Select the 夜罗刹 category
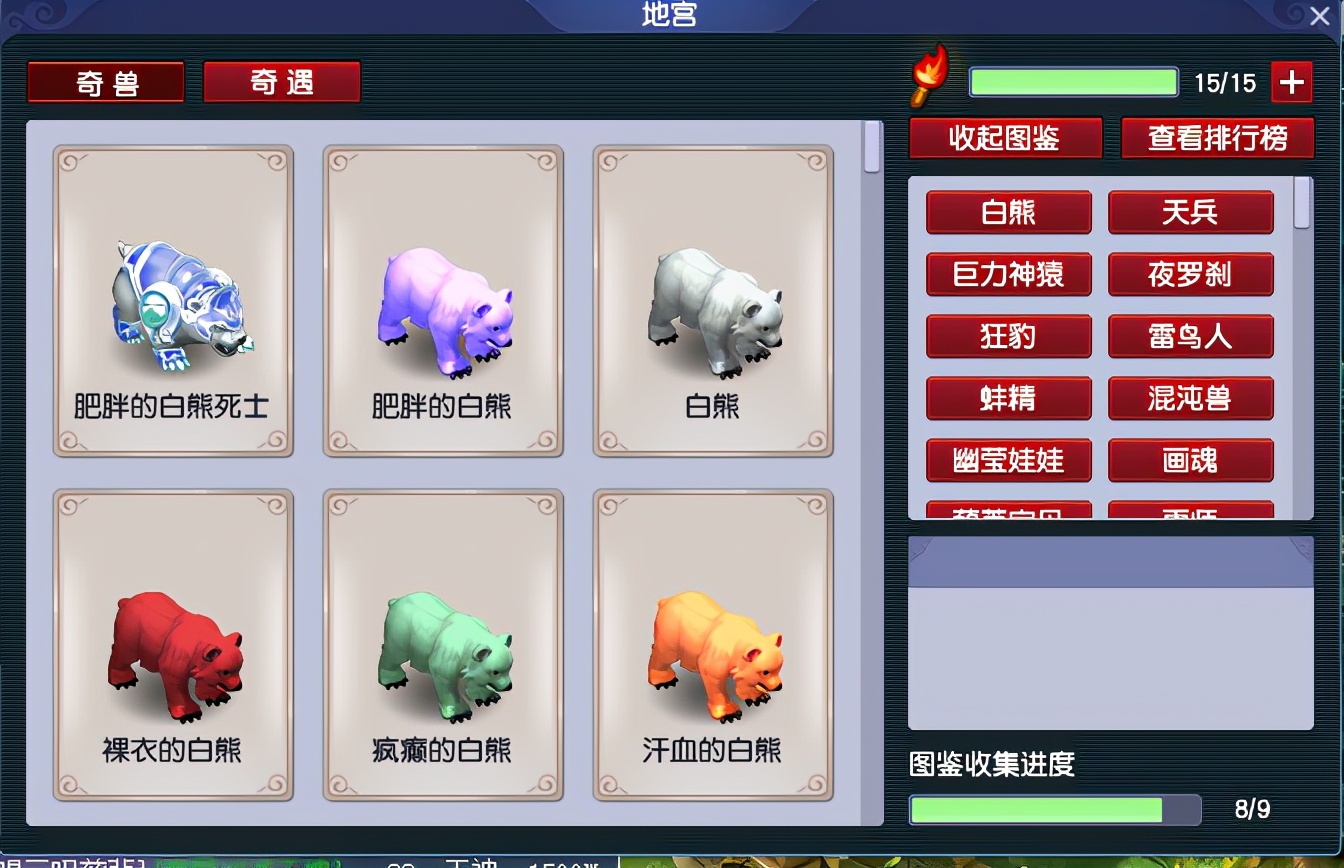 coord(1190,275)
